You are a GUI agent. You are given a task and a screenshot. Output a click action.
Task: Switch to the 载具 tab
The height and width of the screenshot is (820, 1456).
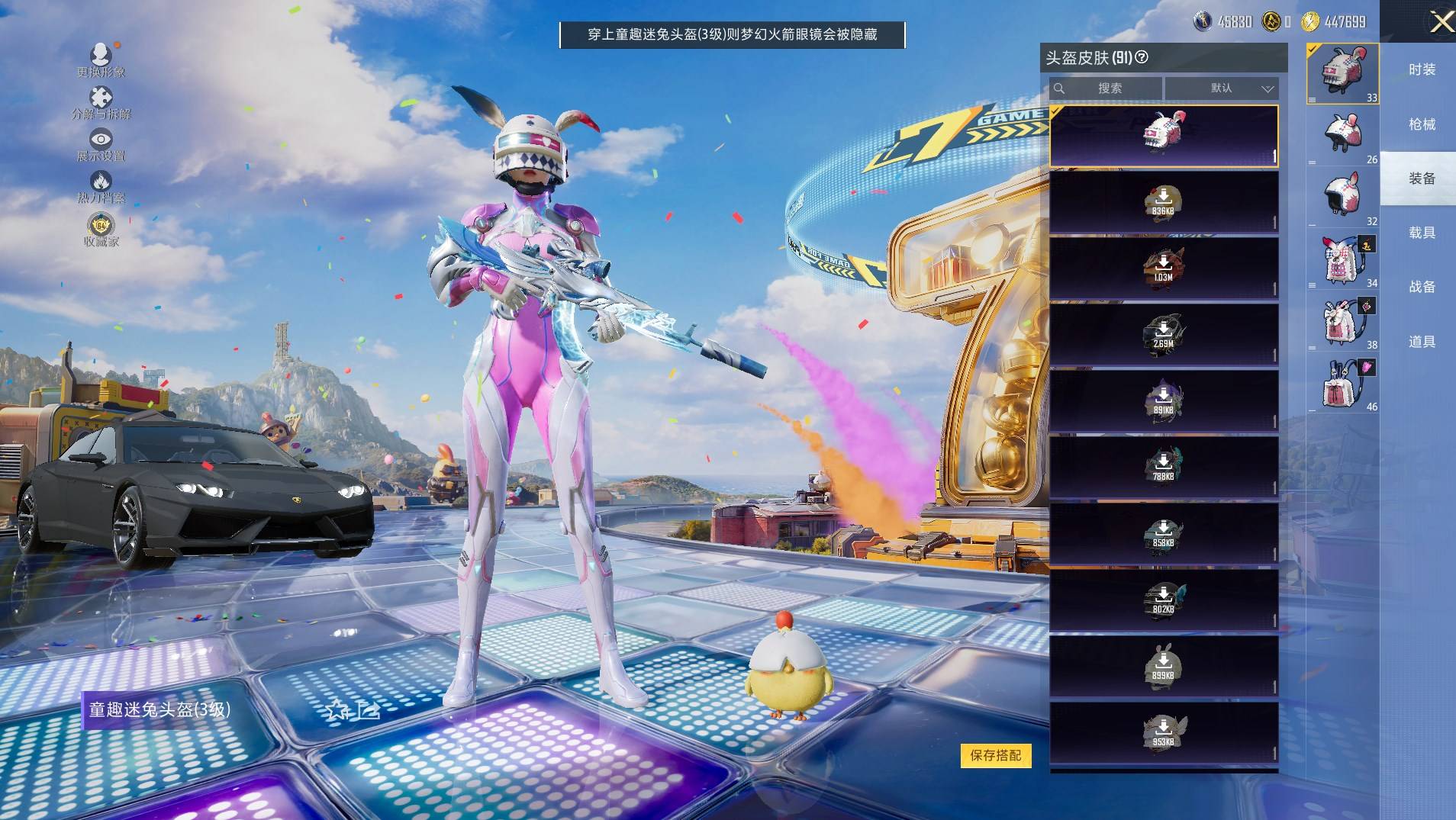[x=1421, y=233]
